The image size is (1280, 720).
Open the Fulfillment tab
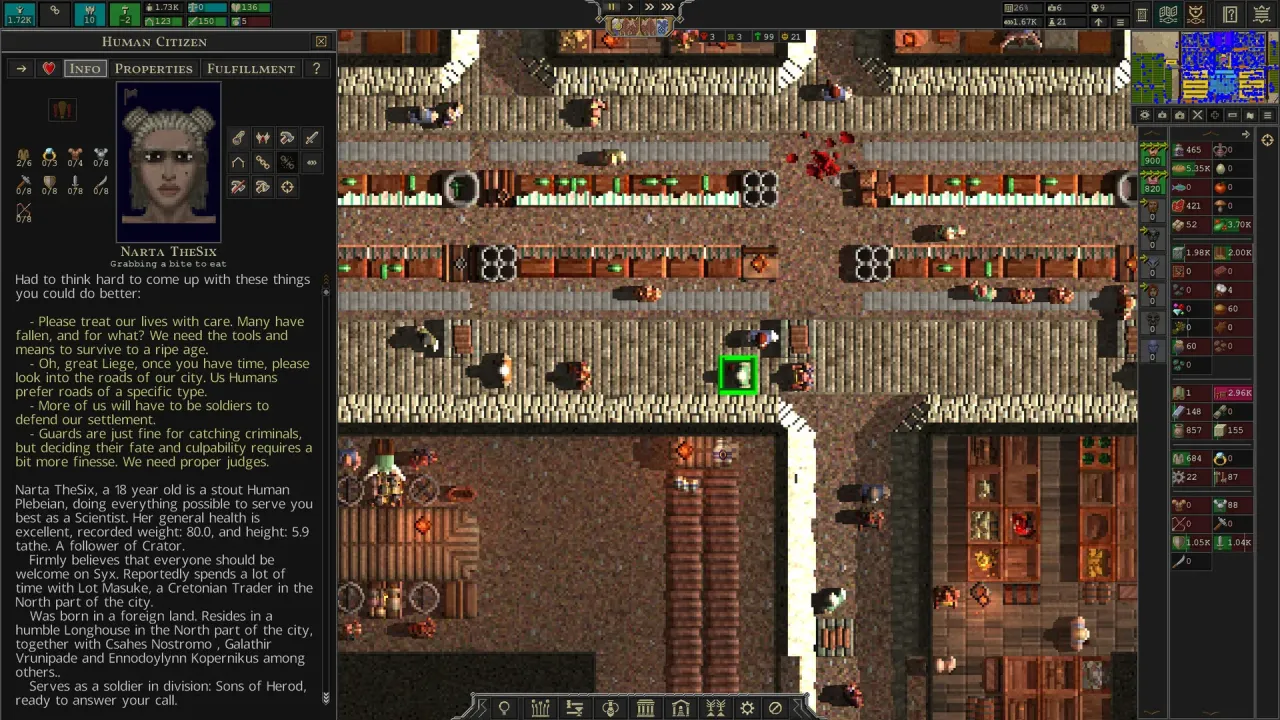coord(251,69)
